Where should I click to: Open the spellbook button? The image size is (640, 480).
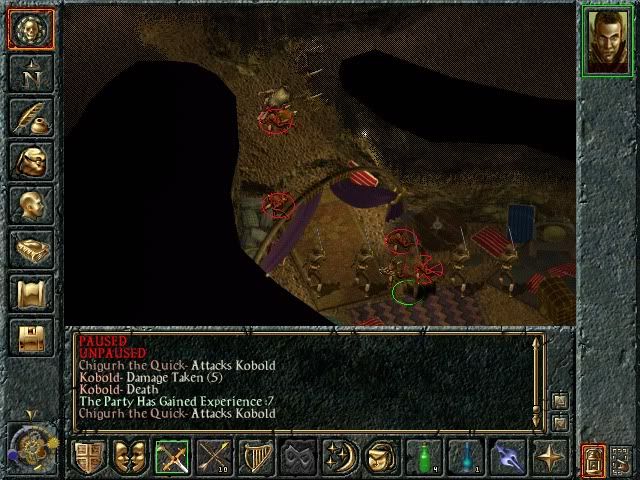tap(30, 249)
